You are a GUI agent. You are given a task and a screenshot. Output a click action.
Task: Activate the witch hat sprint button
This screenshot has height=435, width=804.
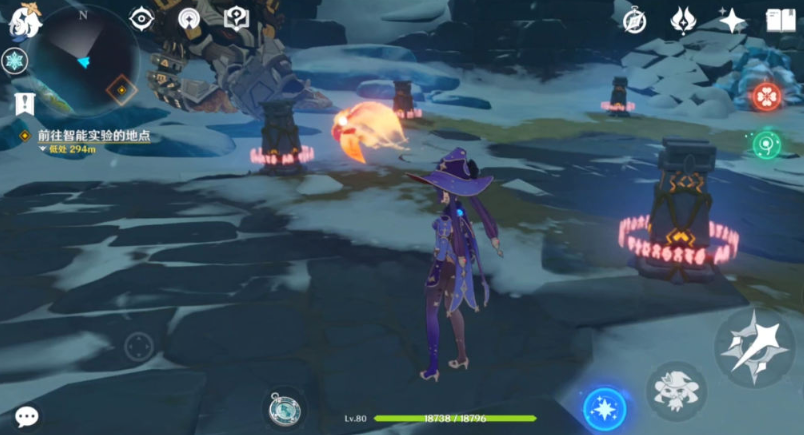click(x=675, y=390)
